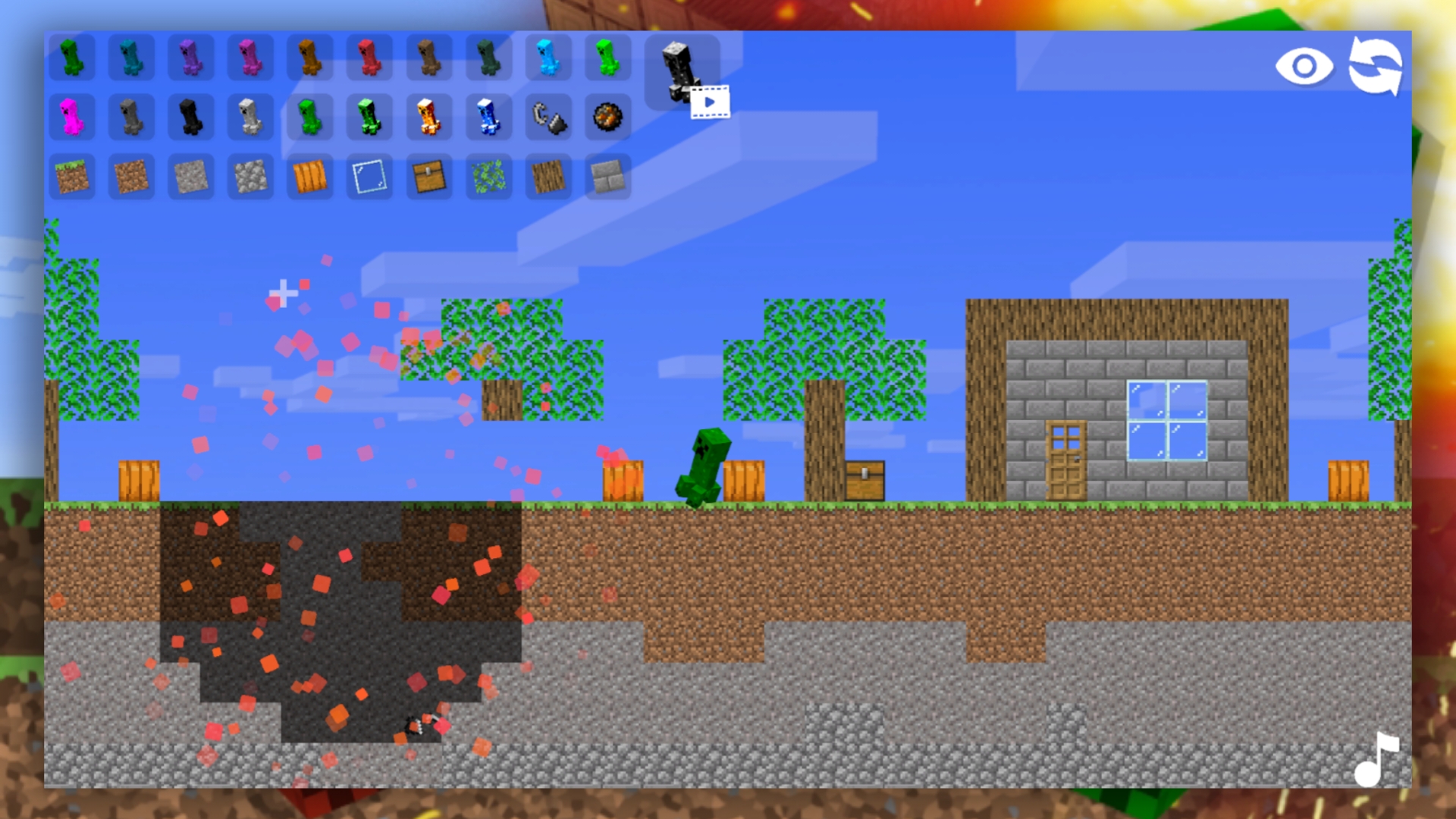This screenshot has width=1456, height=819.
Task: Select the leaves block
Action: tap(487, 176)
